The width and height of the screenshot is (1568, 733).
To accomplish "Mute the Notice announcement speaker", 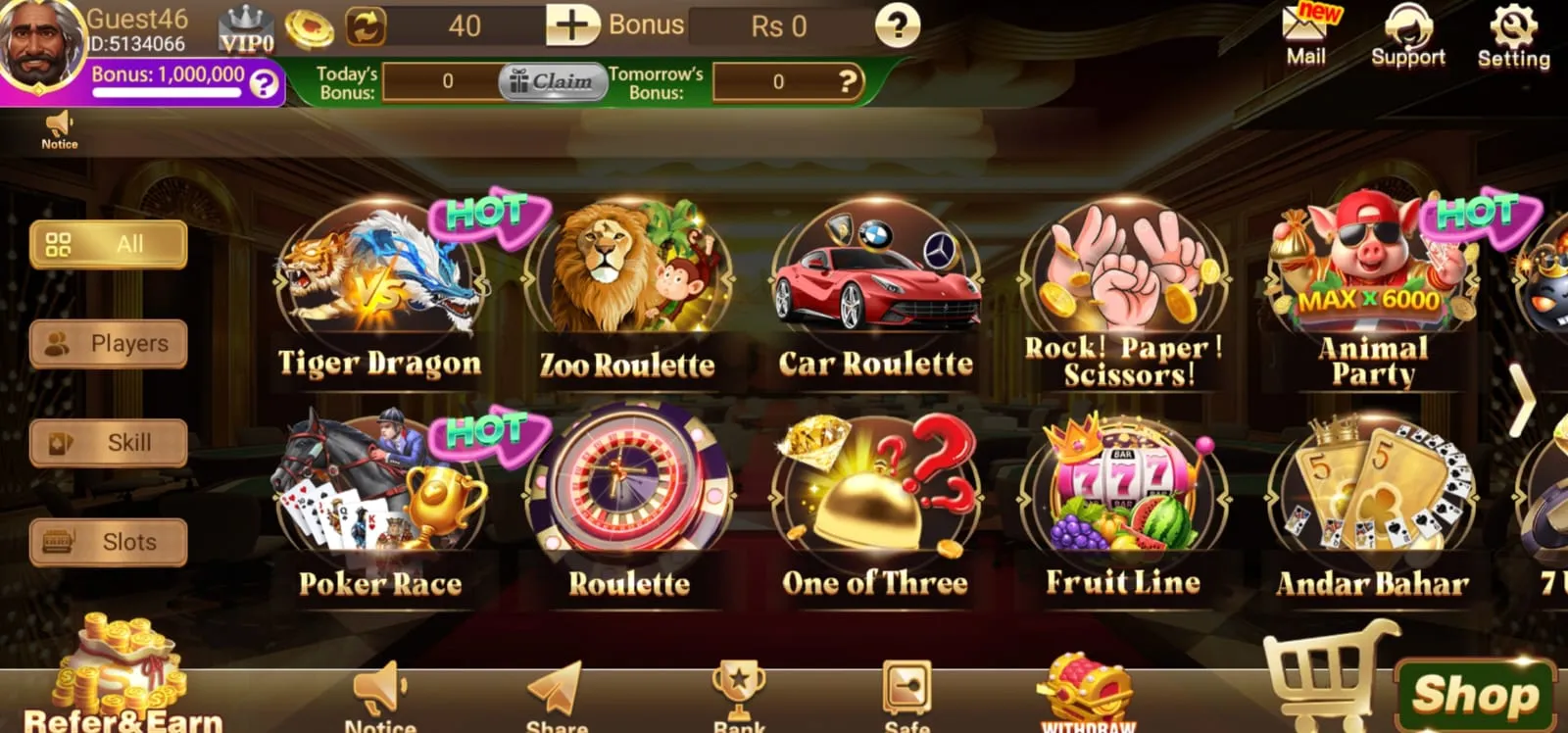I will [59, 125].
